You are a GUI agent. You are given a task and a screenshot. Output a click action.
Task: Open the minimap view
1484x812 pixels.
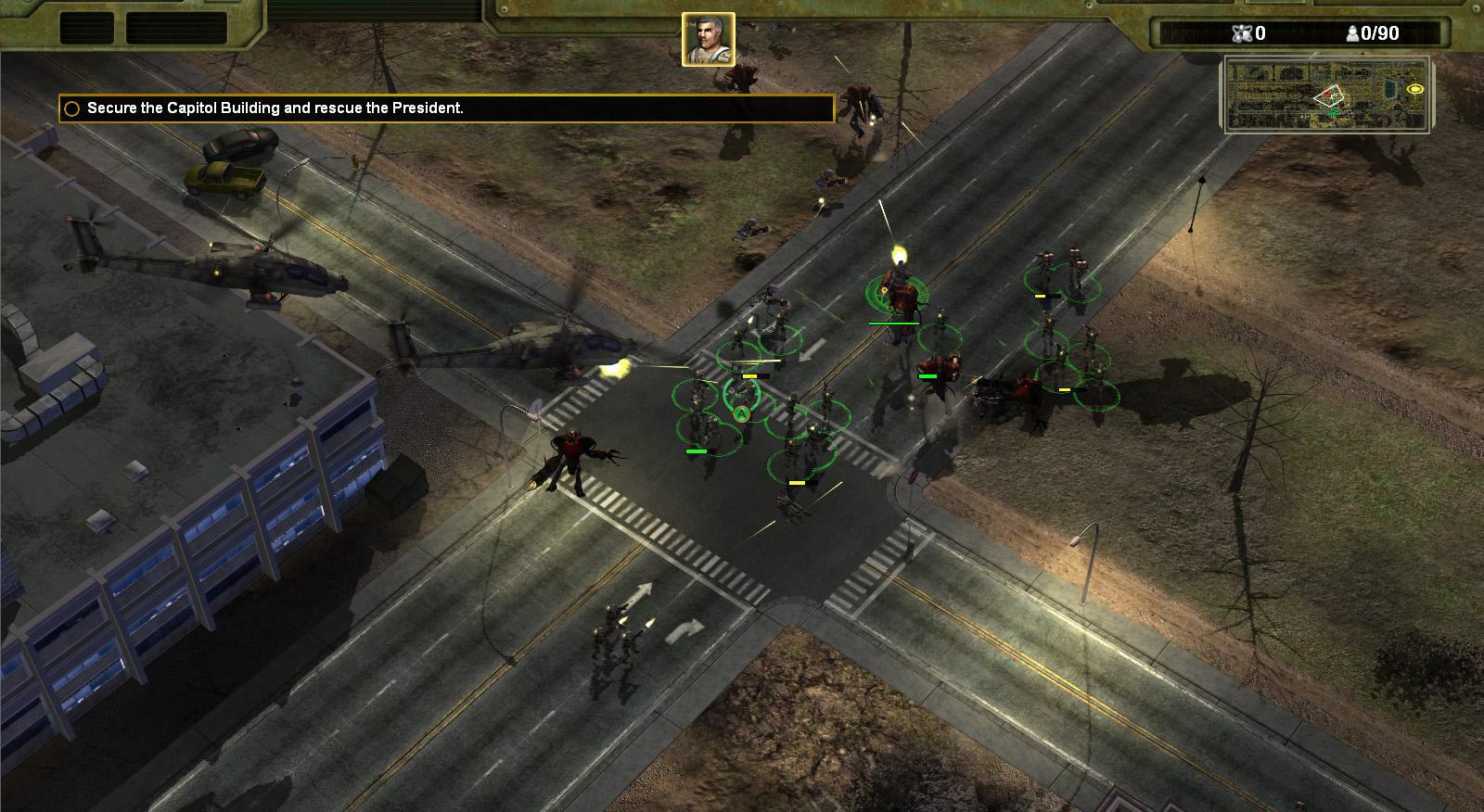(x=1327, y=94)
